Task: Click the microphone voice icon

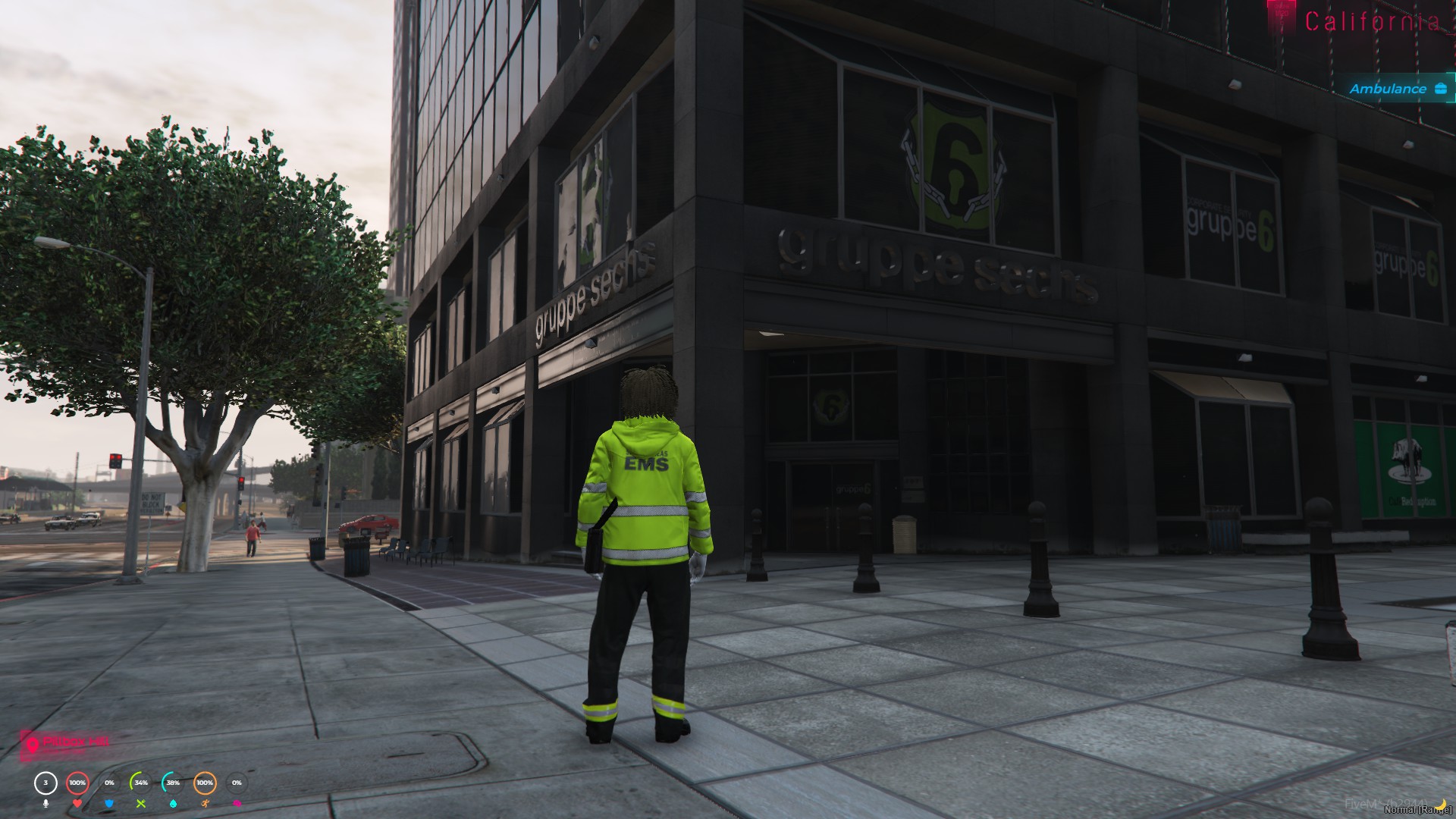Action: click(45, 803)
